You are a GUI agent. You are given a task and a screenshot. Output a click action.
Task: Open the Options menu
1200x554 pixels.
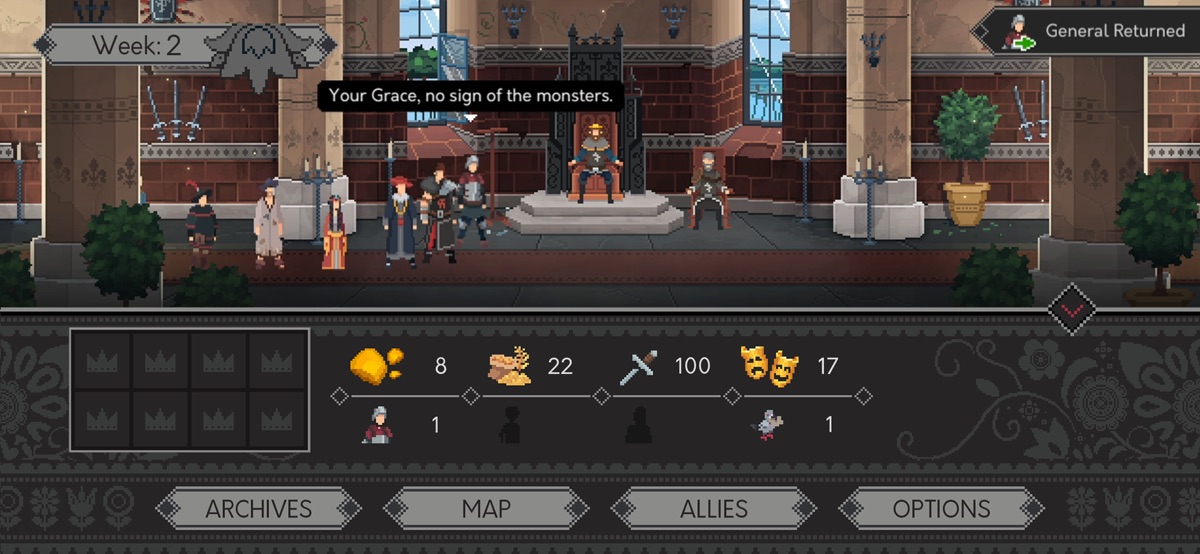941,508
